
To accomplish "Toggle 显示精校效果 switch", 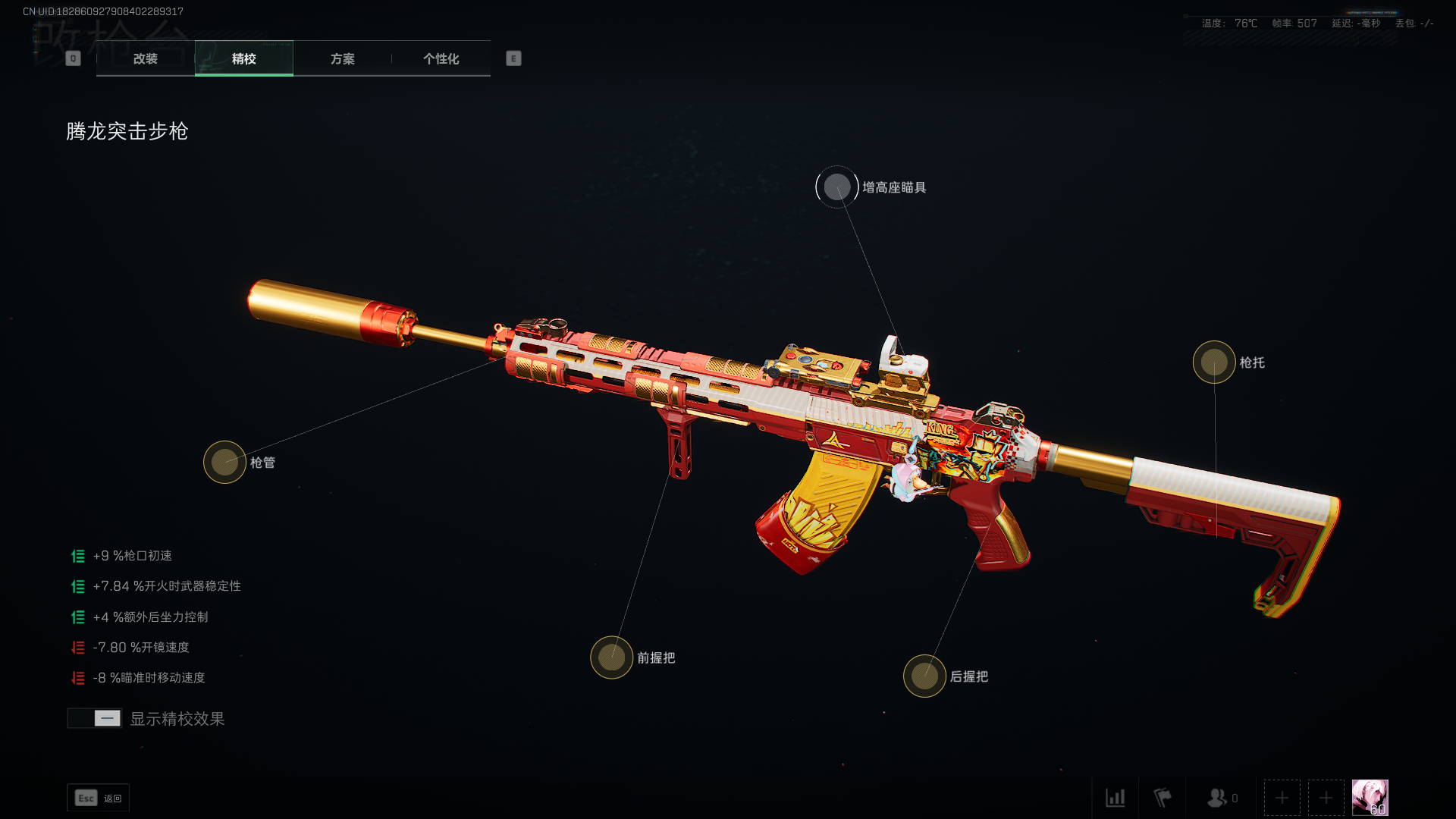I will [x=95, y=718].
